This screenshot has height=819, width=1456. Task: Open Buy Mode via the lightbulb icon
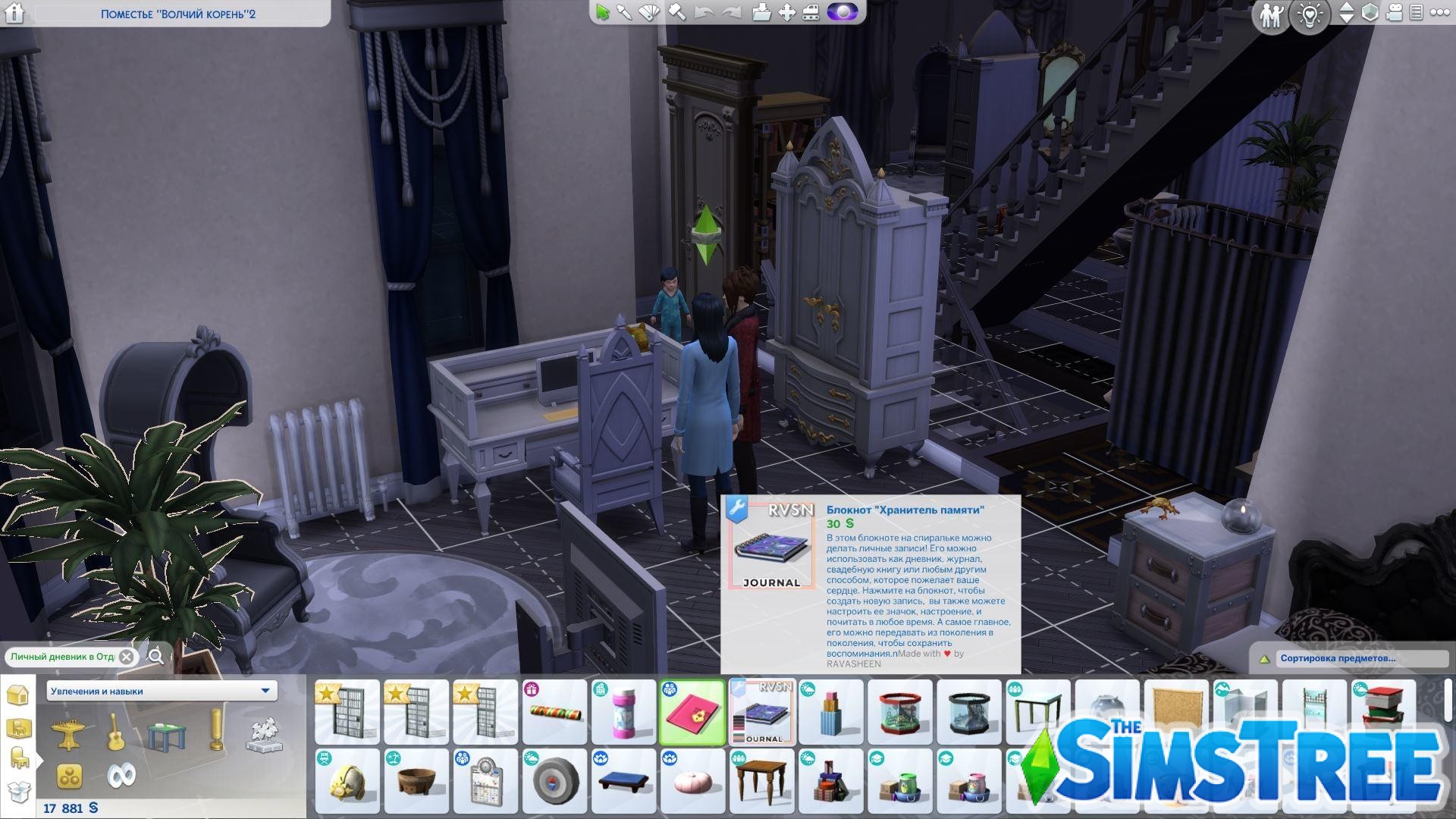pos(1309,13)
